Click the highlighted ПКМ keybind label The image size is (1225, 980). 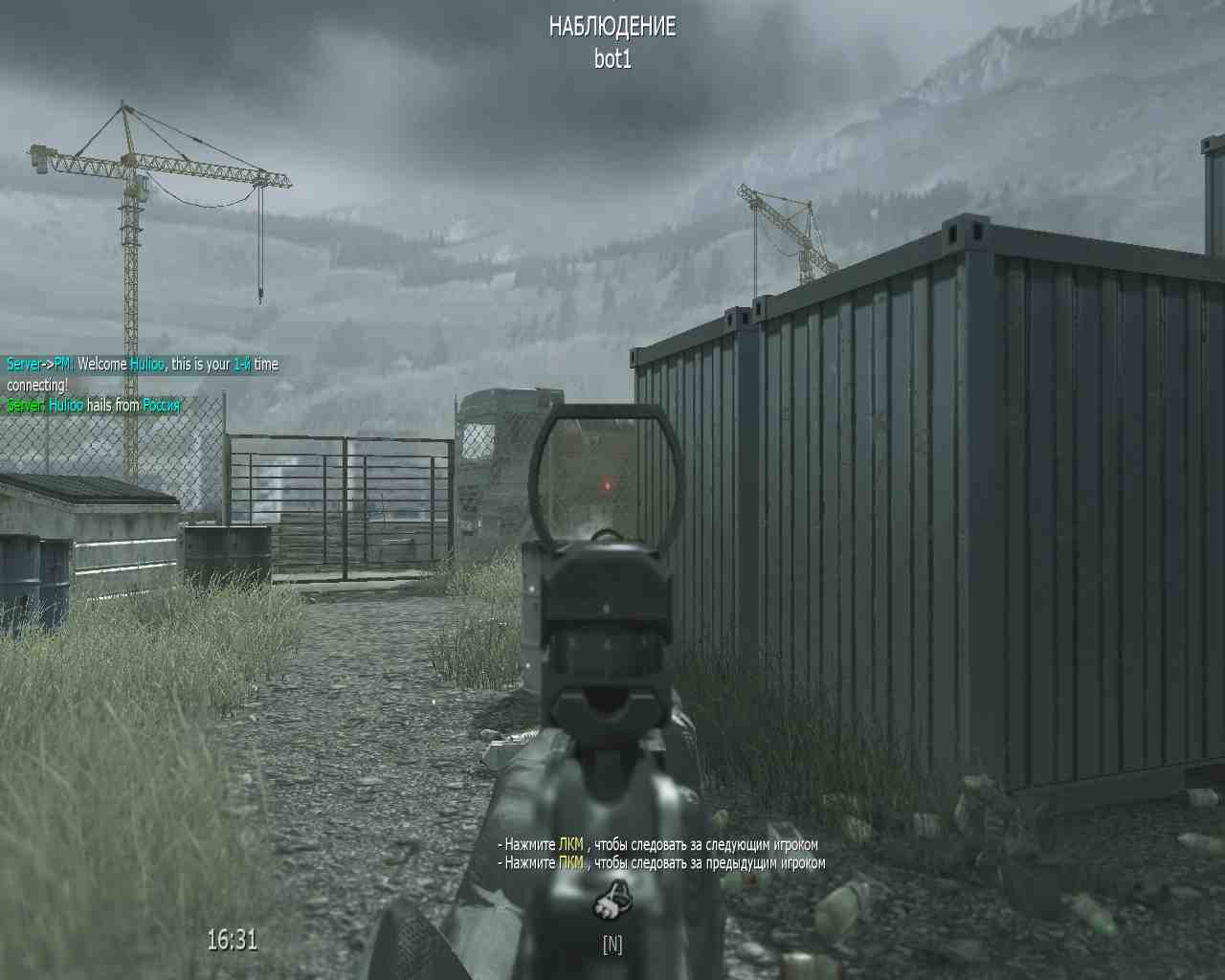click(571, 862)
